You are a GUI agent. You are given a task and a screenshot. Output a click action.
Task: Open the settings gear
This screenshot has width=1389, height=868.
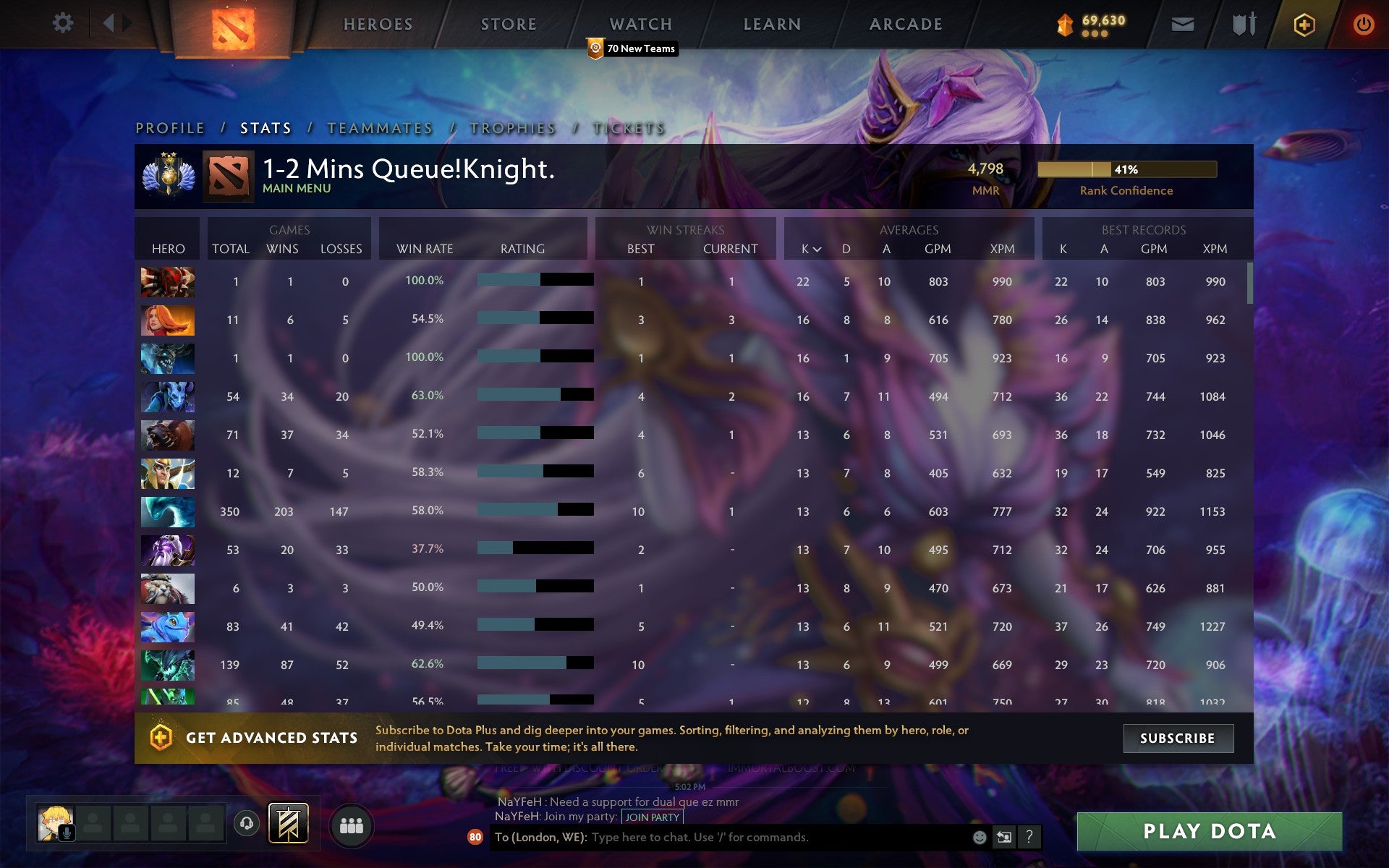point(64,22)
